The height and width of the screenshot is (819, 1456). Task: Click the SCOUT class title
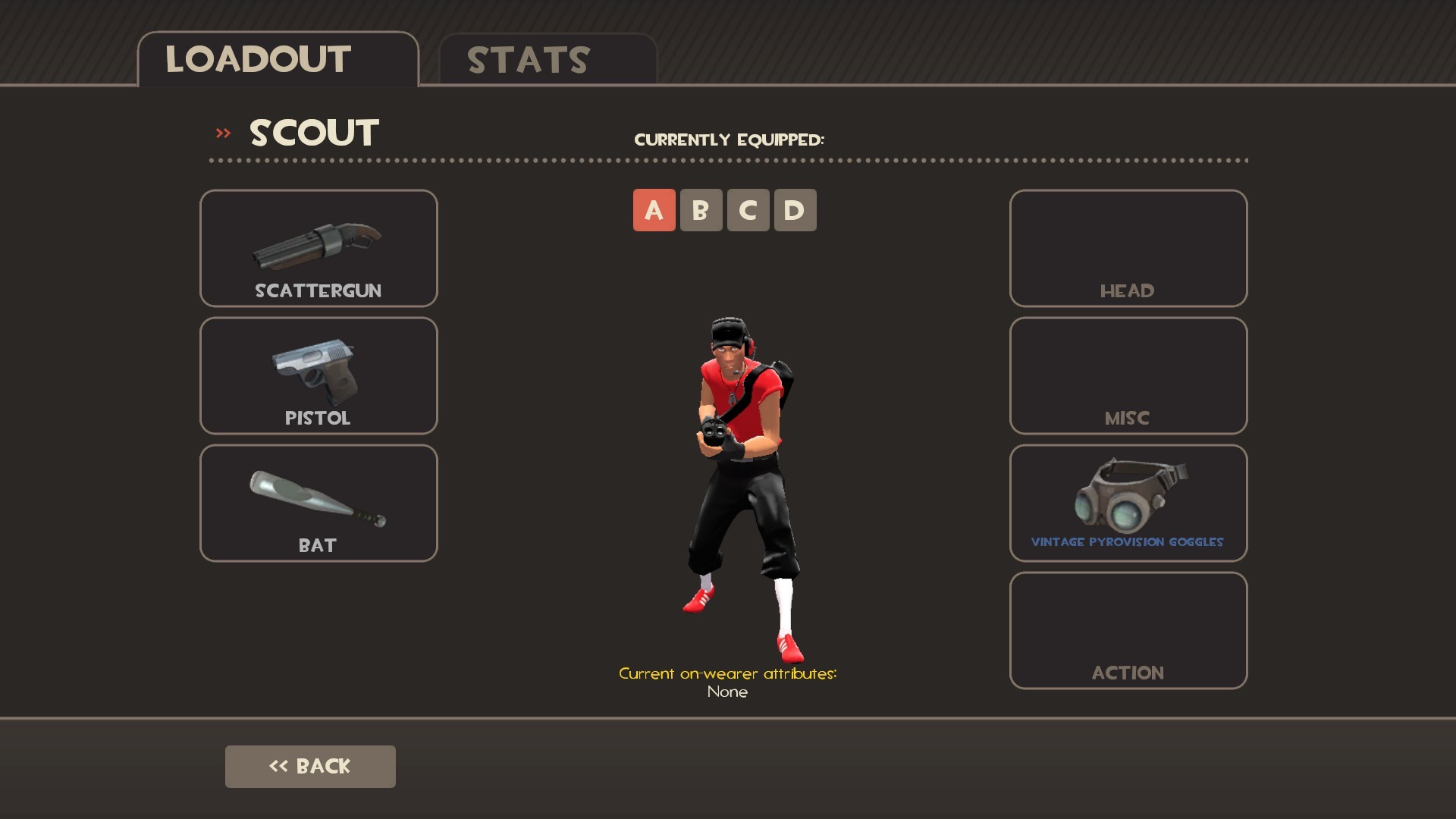point(313,132)
